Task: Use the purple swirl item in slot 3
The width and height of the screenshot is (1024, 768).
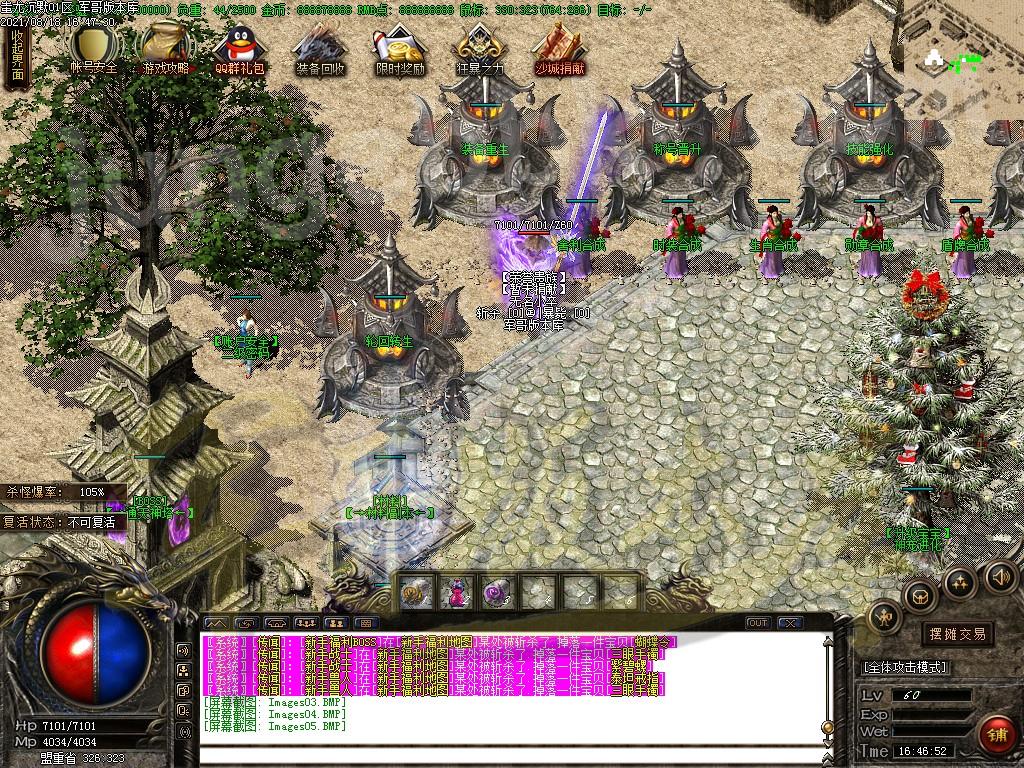Action: coord(497,593)
